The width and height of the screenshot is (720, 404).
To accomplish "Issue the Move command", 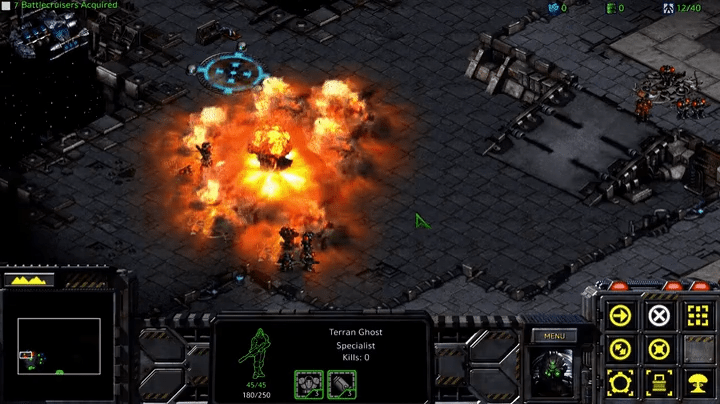I will [620, 316].
